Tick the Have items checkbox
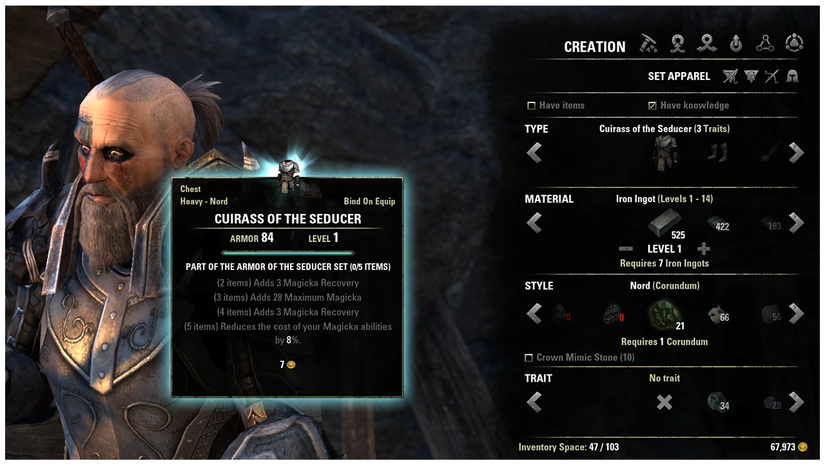Viewport: 825px width, 464px height. tap(531, 105)
